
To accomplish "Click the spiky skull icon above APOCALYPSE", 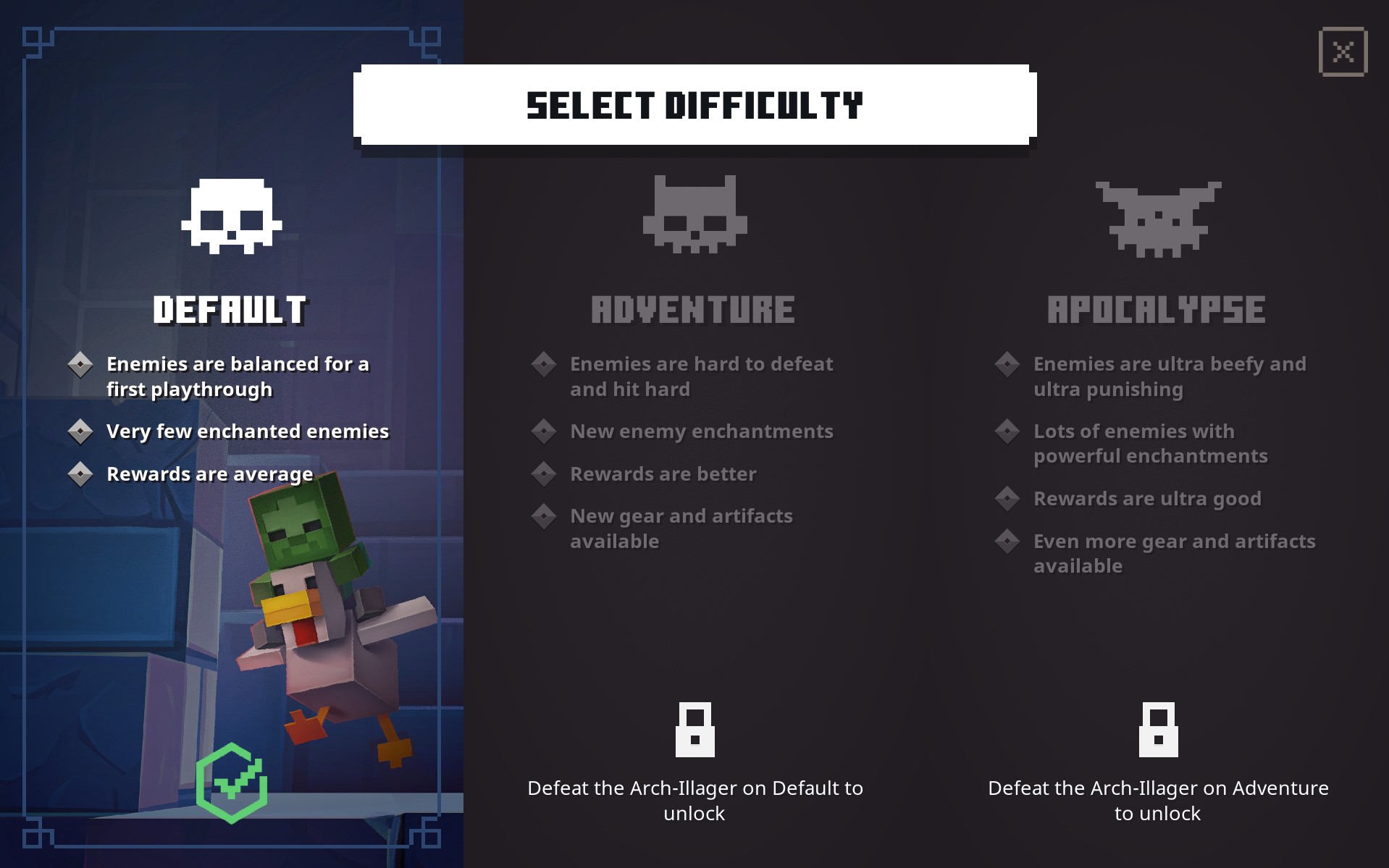I will [1157, 217].
